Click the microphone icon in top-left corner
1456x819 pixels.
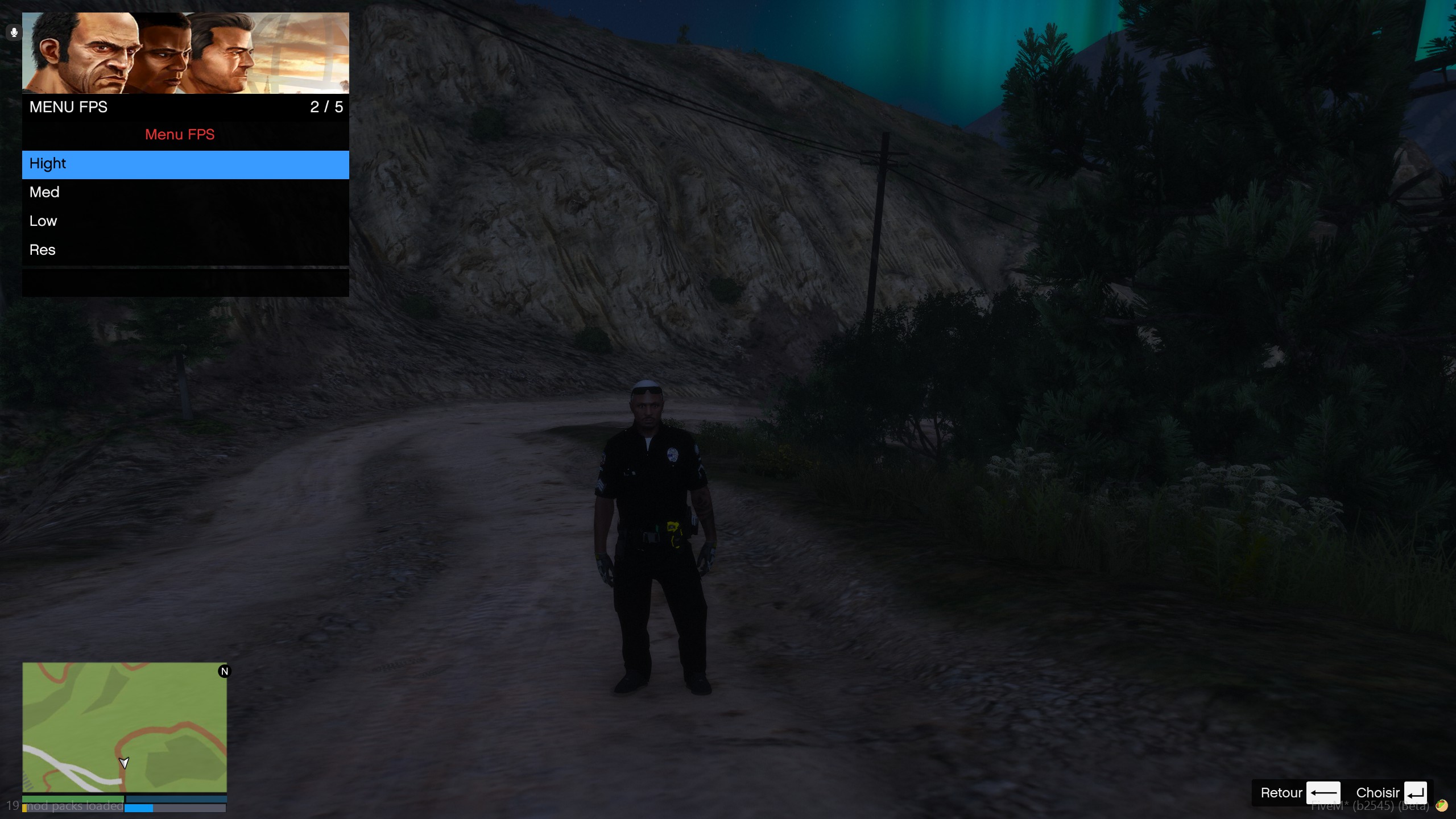(x=13, y=32)
